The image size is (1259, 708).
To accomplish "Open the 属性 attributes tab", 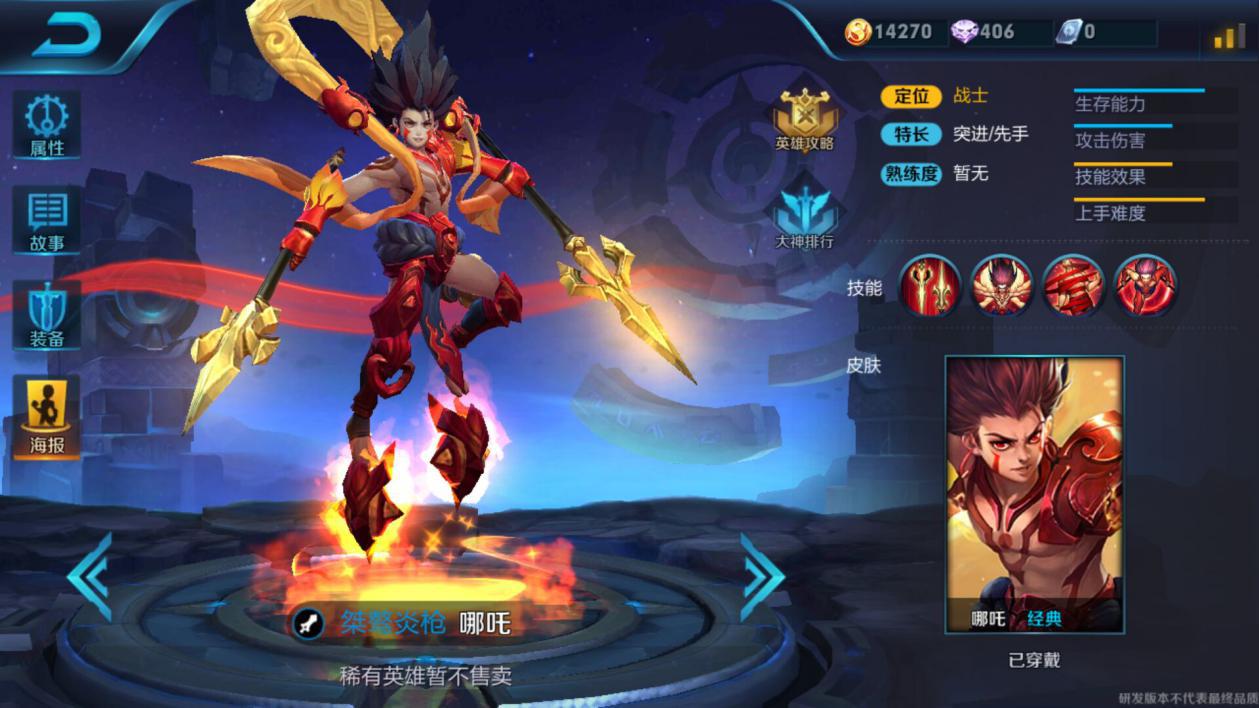I will (x=46, y=125).
